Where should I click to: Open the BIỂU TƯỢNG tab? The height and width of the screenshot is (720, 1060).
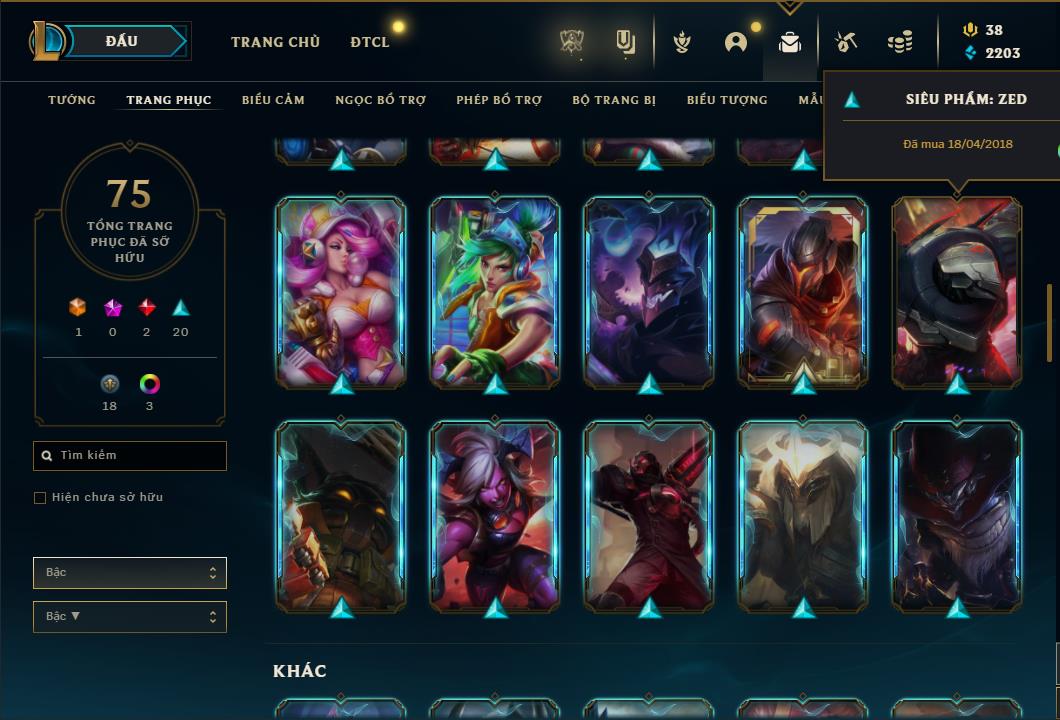[727, 100]
